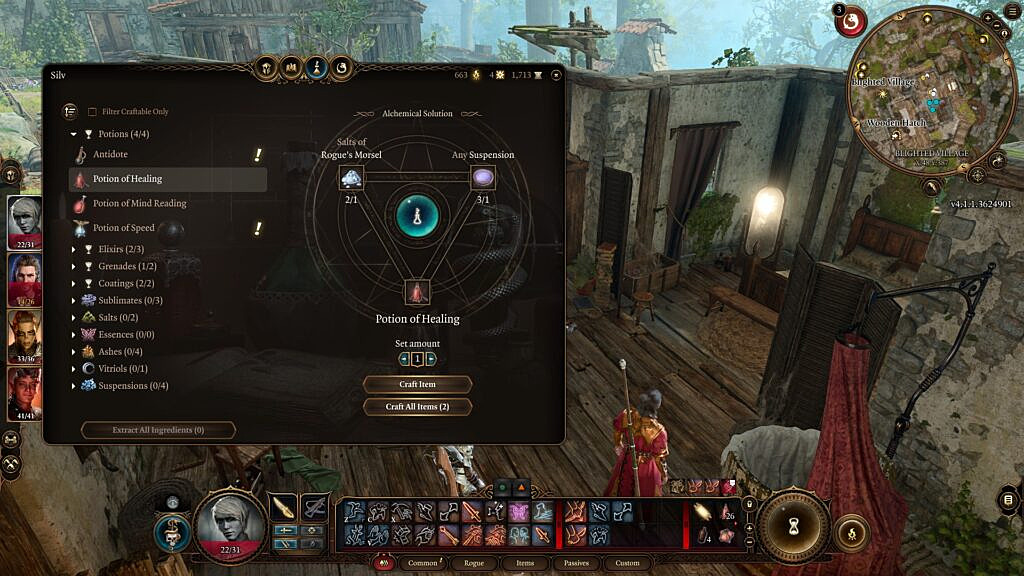Expand the Suspensions category
Screen dimensions: 1024x576
tap(132, 386)
